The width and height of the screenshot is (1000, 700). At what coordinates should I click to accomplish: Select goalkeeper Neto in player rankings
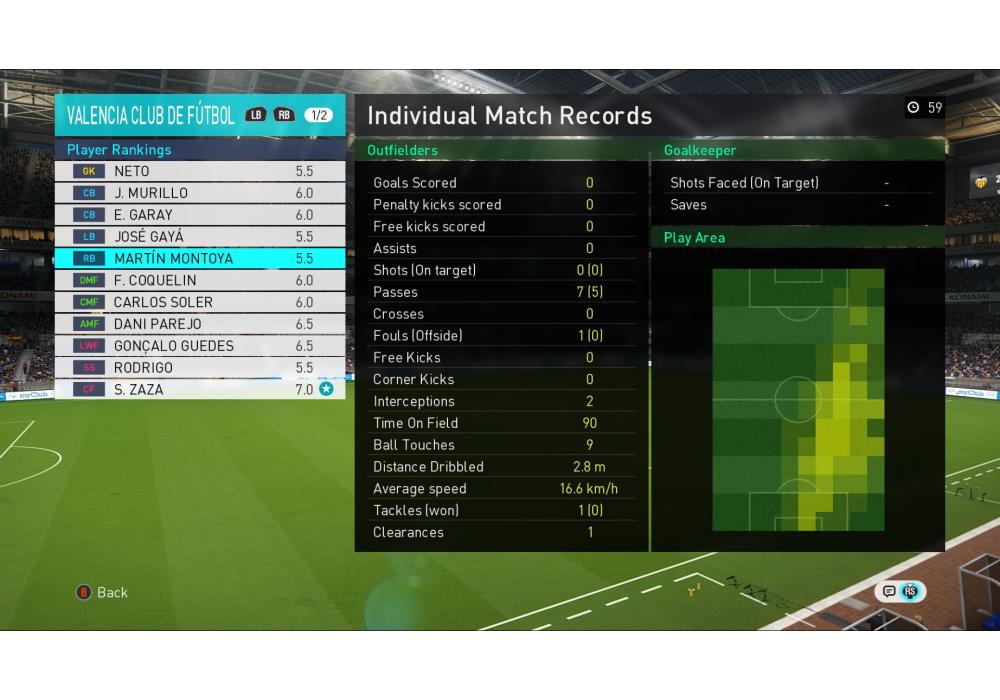point(200,171)
